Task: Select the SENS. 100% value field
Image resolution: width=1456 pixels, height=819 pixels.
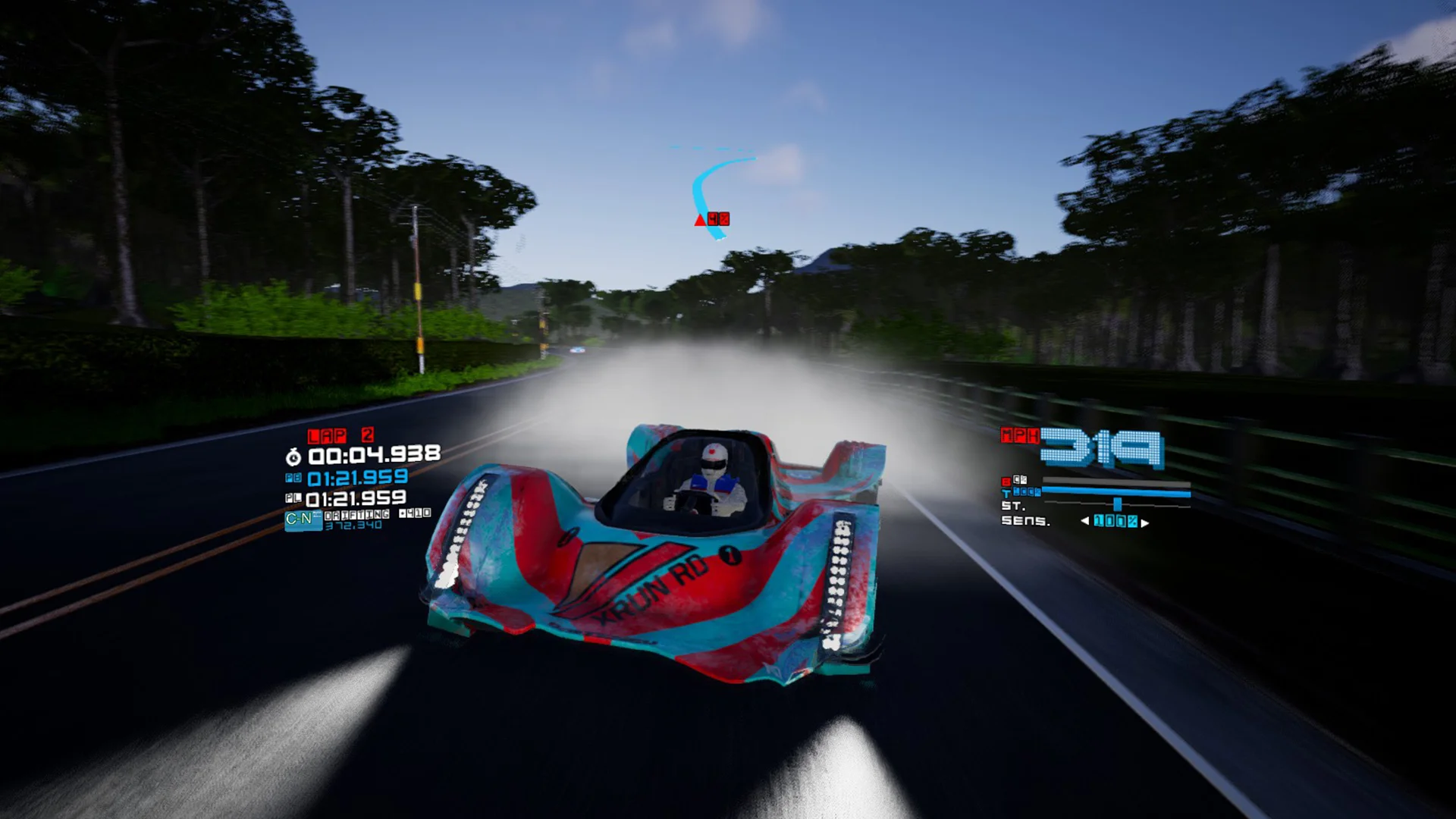Action: [x=1115, y=522]
